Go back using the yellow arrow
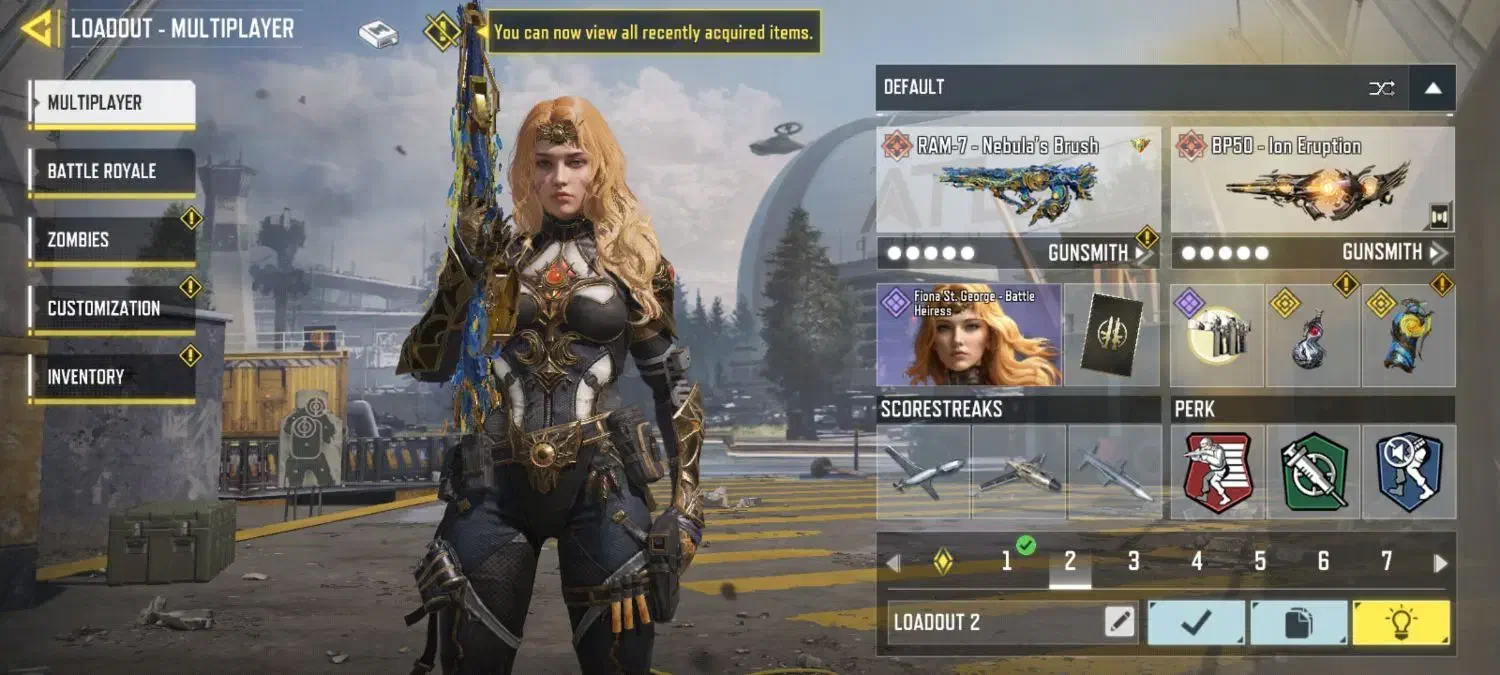 pyautogui.click(x=37, y=28)
